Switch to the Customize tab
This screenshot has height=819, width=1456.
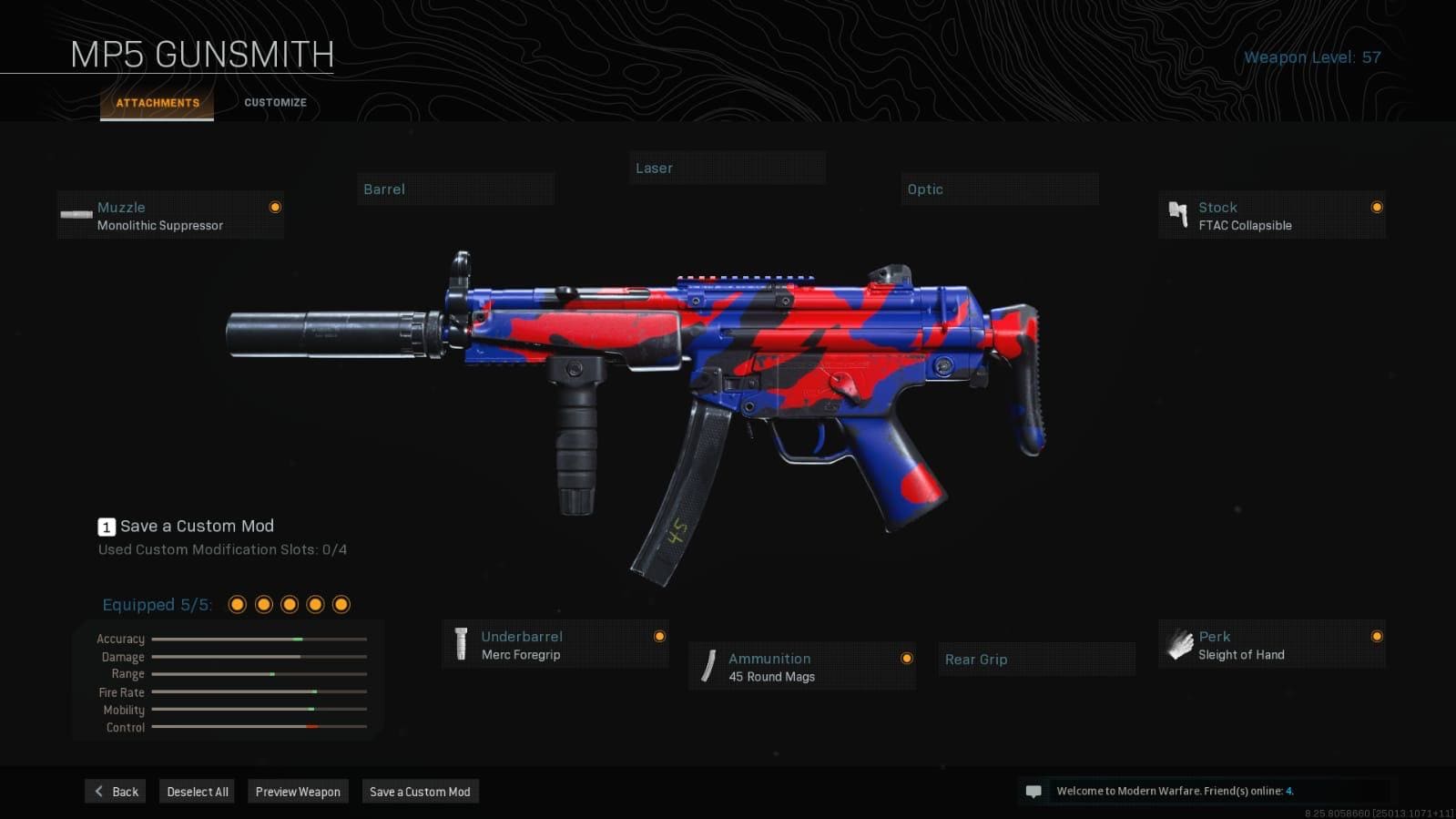point(275,103)
